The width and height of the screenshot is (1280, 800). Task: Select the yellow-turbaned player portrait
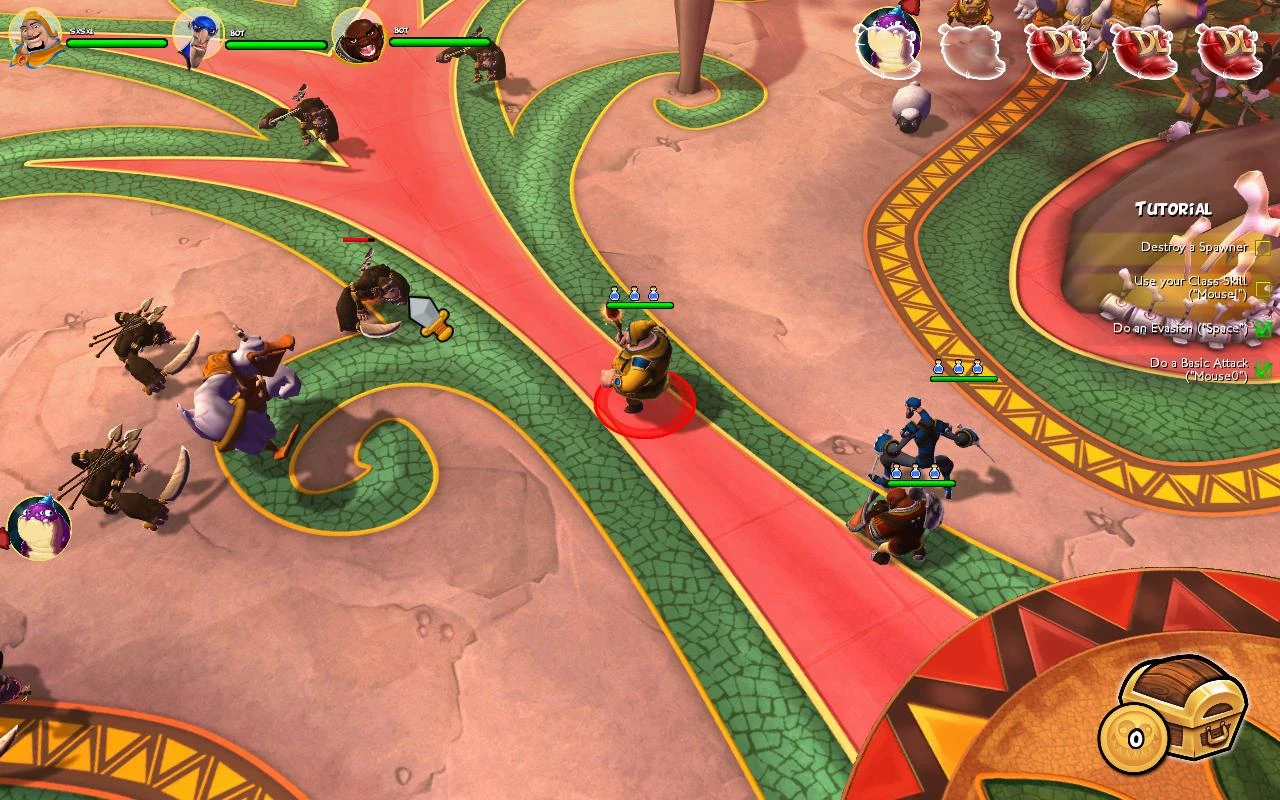(36, 36)
